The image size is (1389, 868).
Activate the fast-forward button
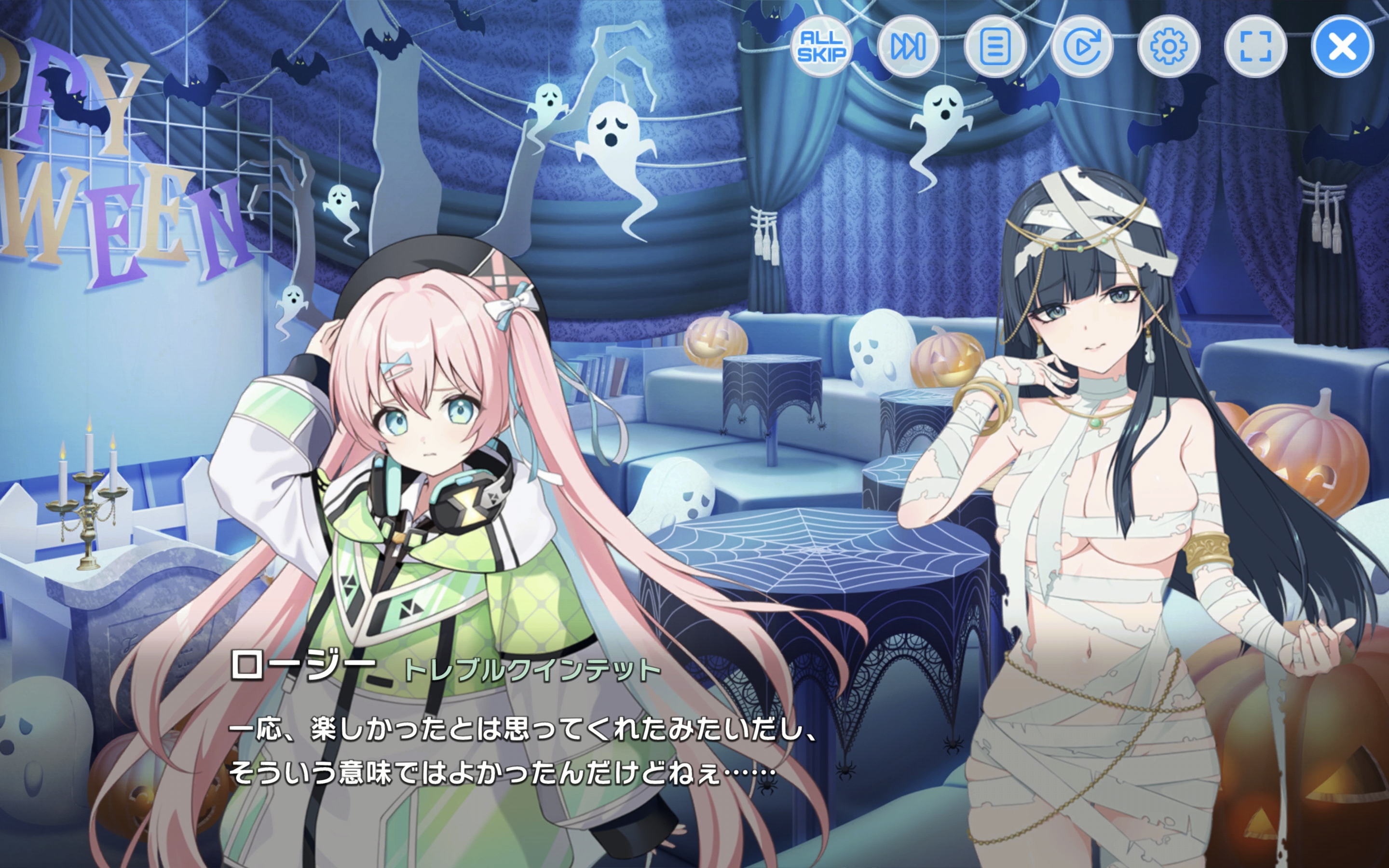(x=908, y=46)
